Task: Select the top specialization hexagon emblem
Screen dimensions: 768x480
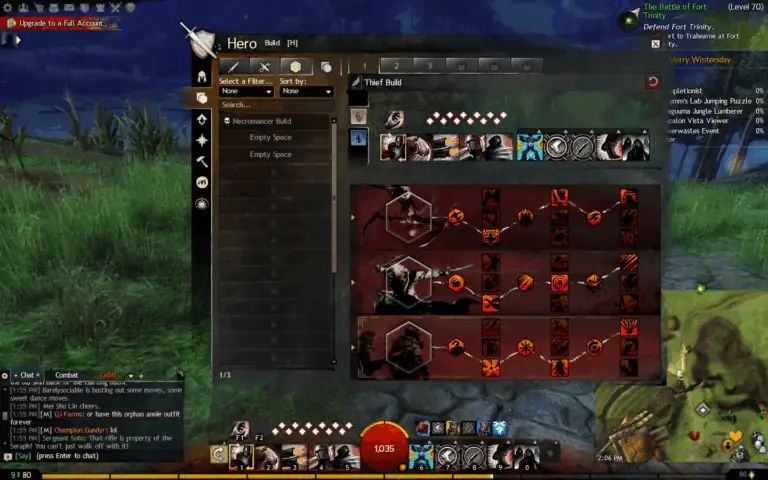Action: point(408,214)
